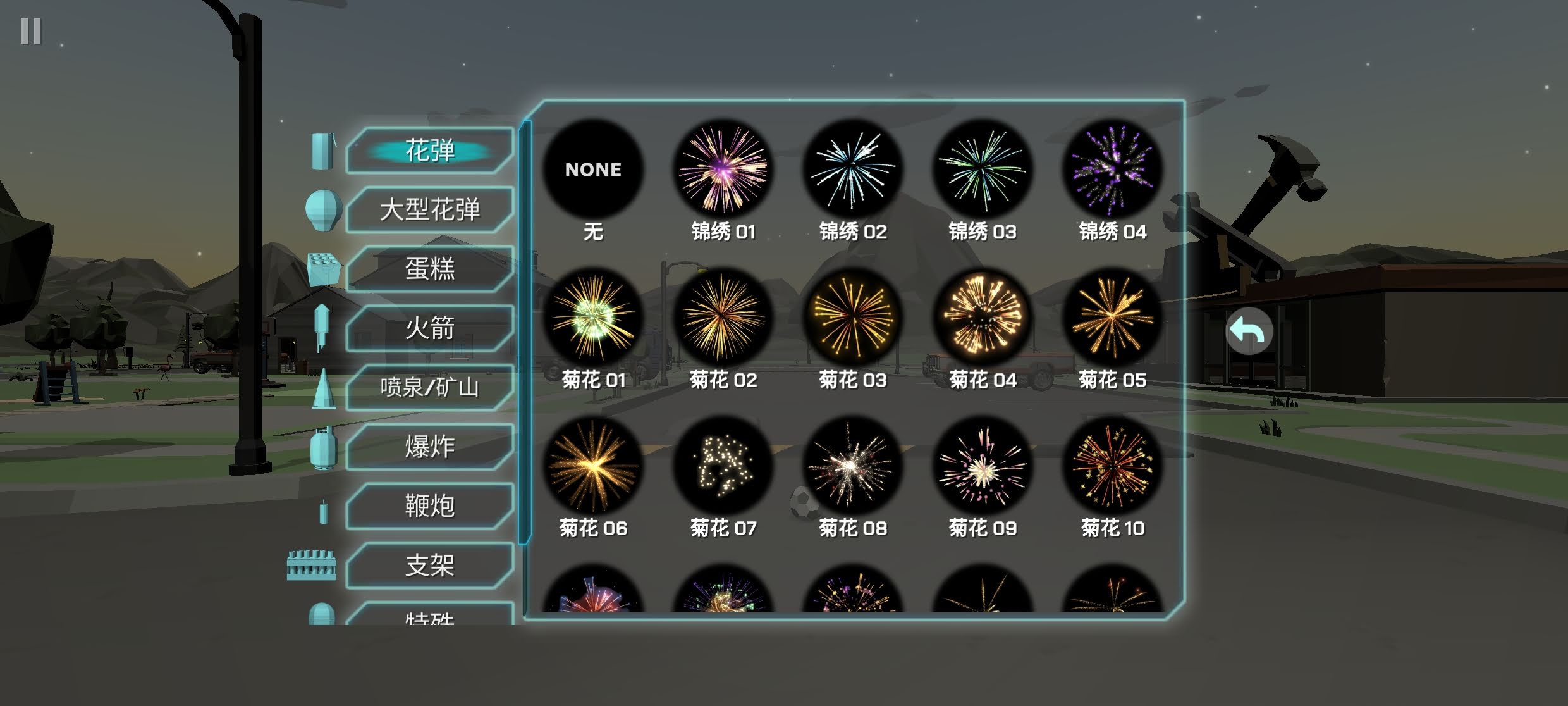Viewport: 1568px width, 706px height.
Task: Select the 蛋糕 category
Action: 430,269
